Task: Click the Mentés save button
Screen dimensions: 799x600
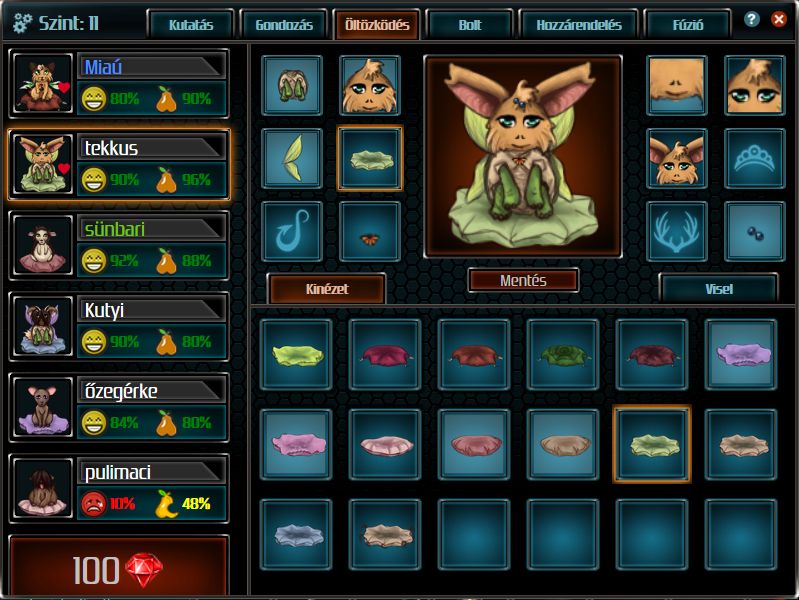Action: click(x=523, y=281)
